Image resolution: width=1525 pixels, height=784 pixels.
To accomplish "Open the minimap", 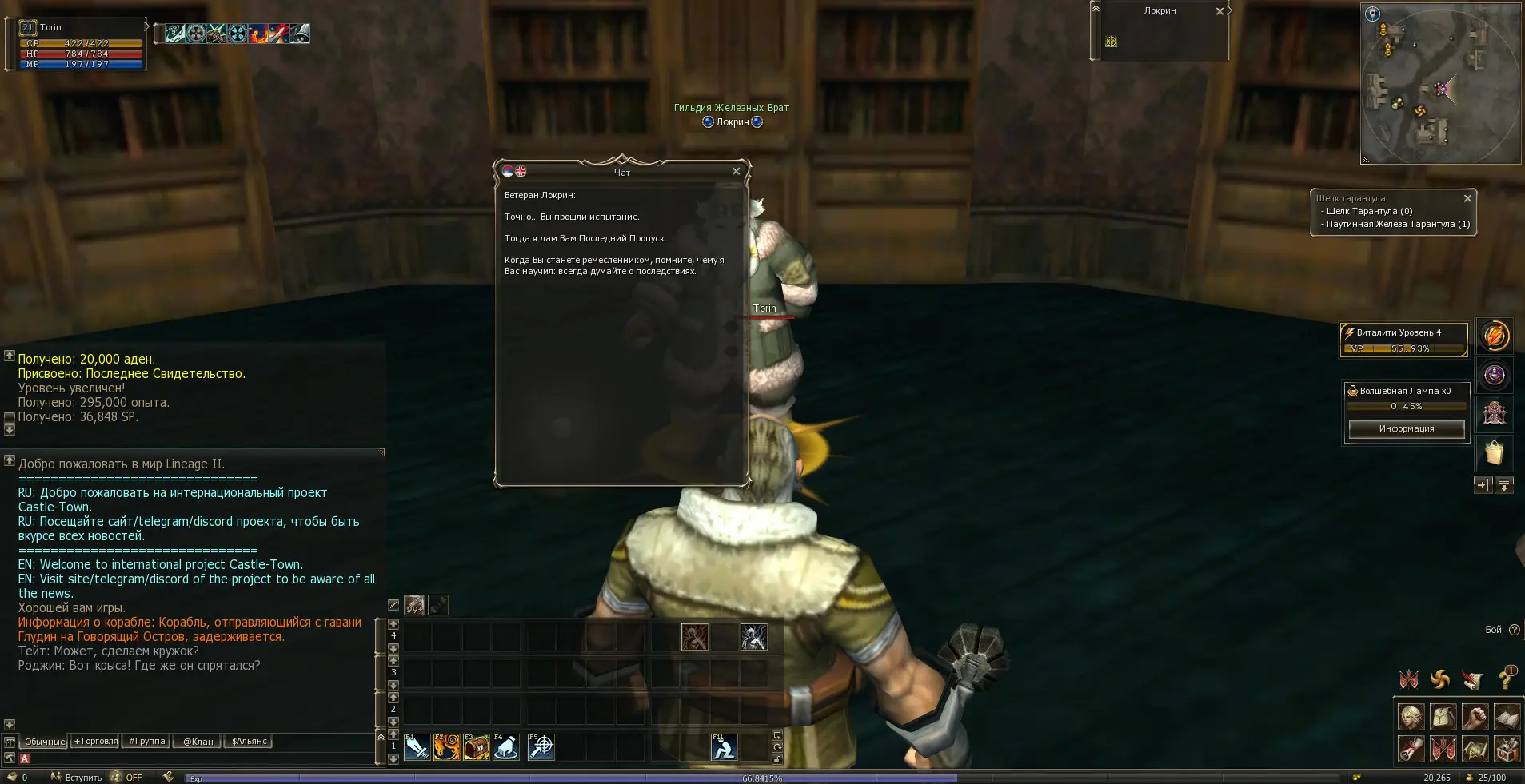I will coord(1439,84).
